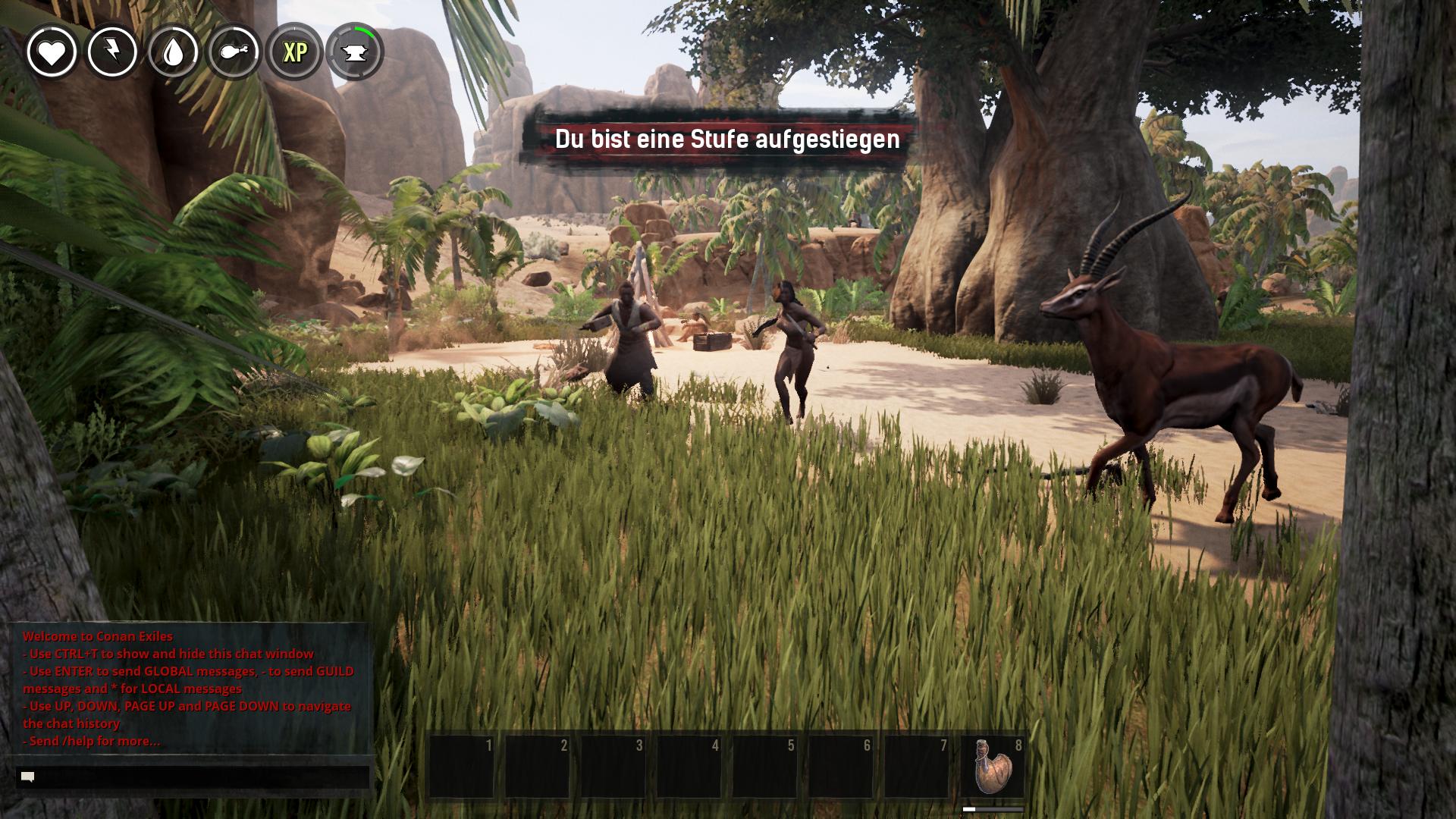The width and height of the screenshot is (1456, 819).
Task: Select the waterskin in hotbar slot 8
Action: click(x=992, y=766)
